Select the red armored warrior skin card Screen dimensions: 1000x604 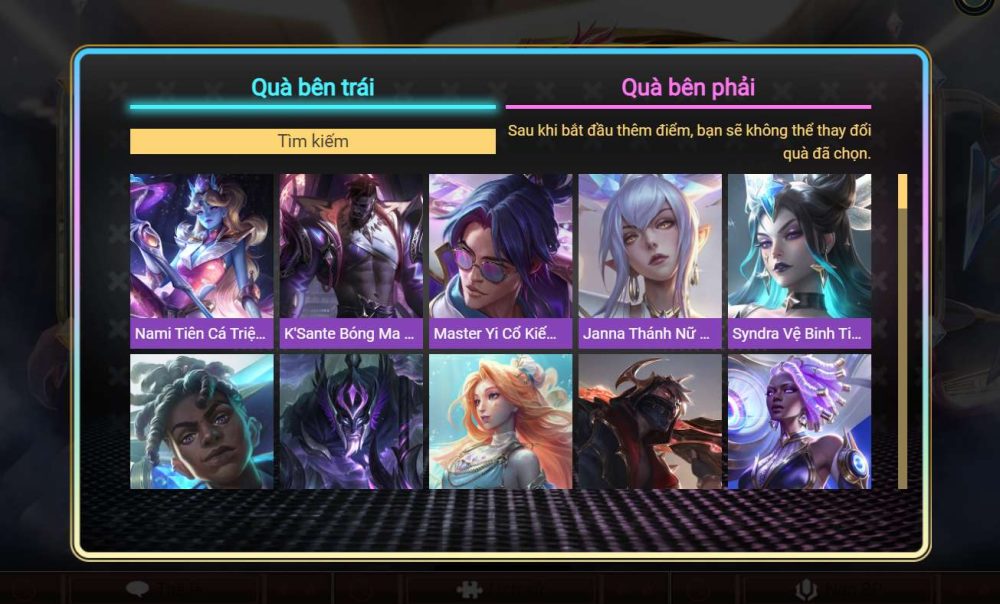click(650, 421)
